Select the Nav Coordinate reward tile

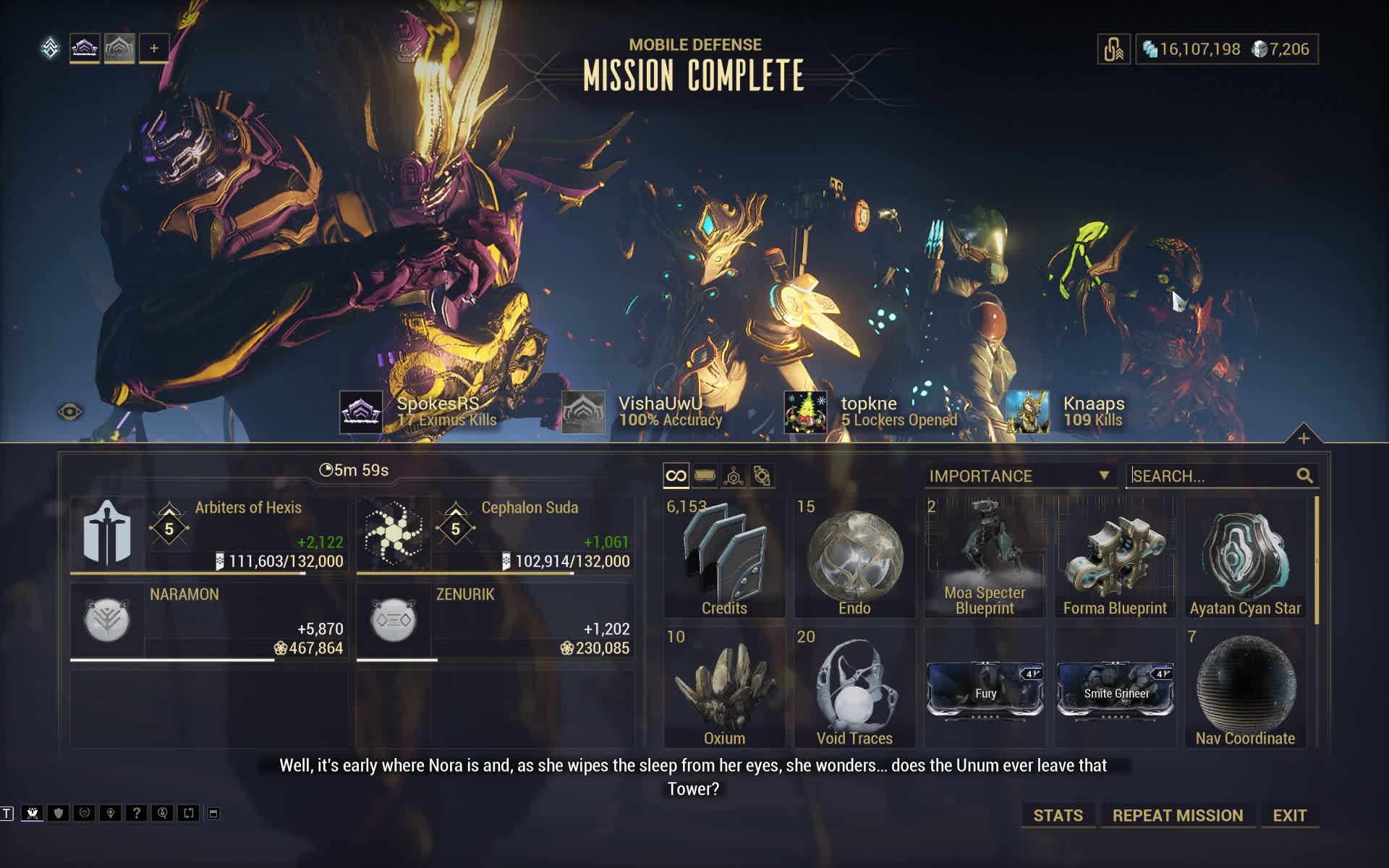(x=1245, y=688)
